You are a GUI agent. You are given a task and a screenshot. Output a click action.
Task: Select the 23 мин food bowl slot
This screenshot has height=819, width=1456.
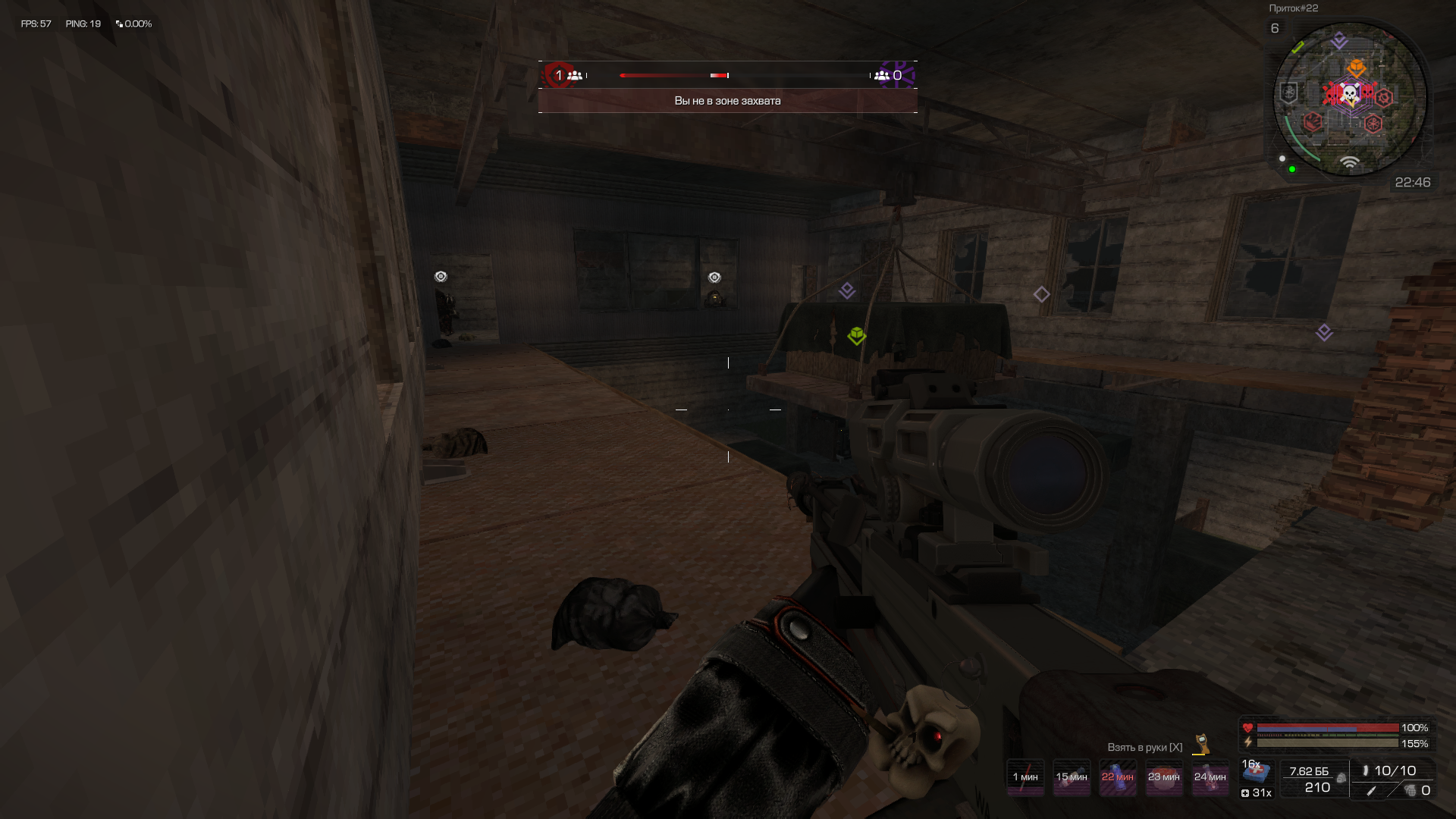pyautogui.click(x=1163, y=777)
